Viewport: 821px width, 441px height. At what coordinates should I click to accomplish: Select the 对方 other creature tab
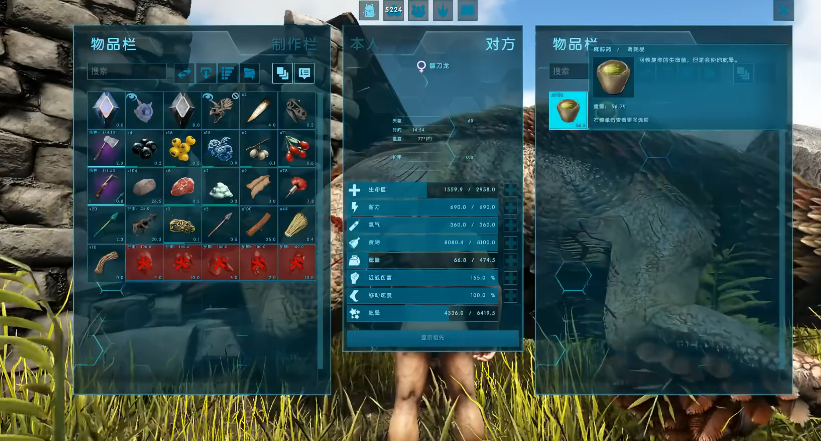point(500,44)
